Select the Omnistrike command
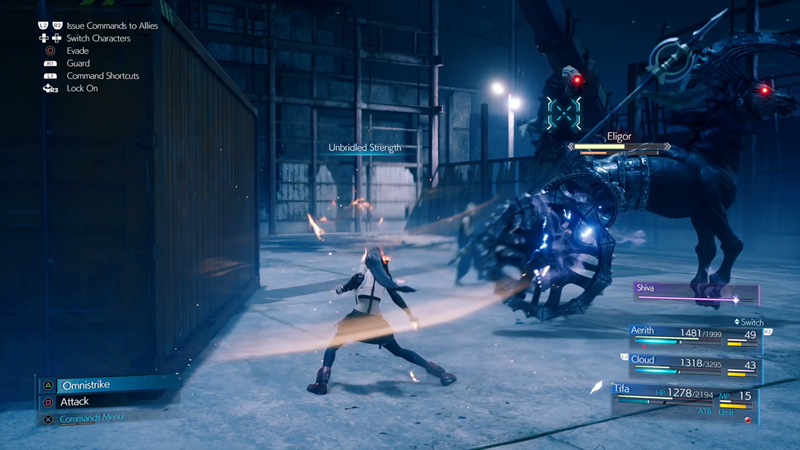The height and width of the screenshot is (450, 800). (x=85, y=385)
